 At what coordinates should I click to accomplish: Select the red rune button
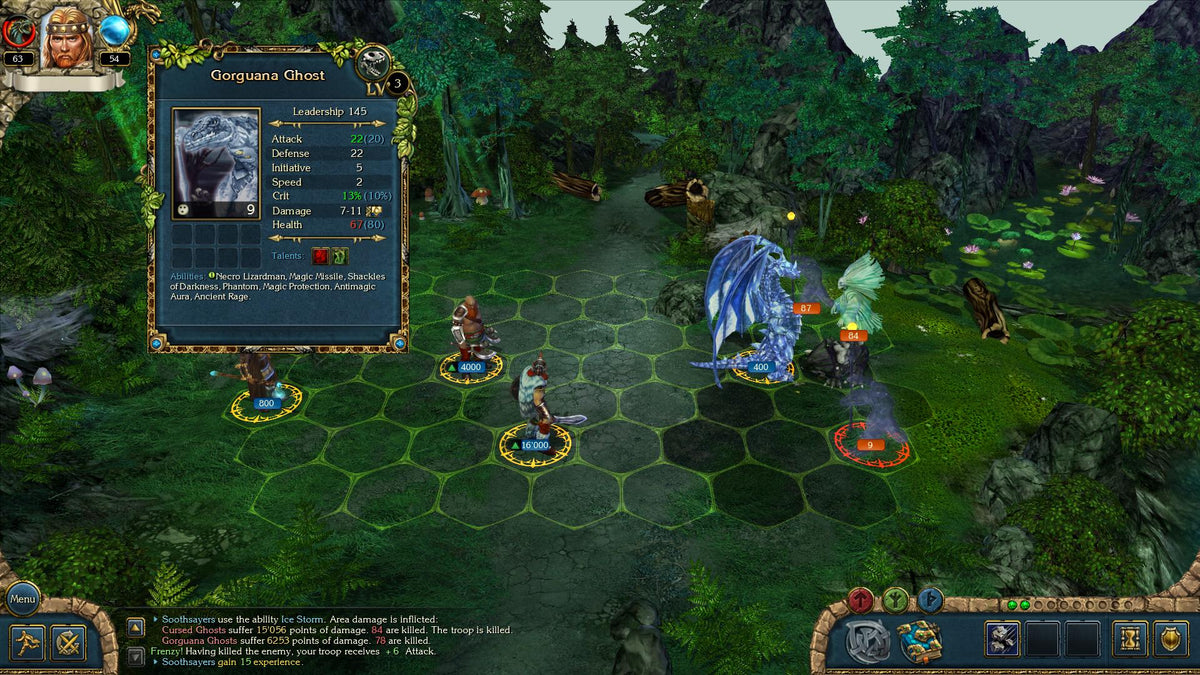pyautogui.click(x=860, y=600)
